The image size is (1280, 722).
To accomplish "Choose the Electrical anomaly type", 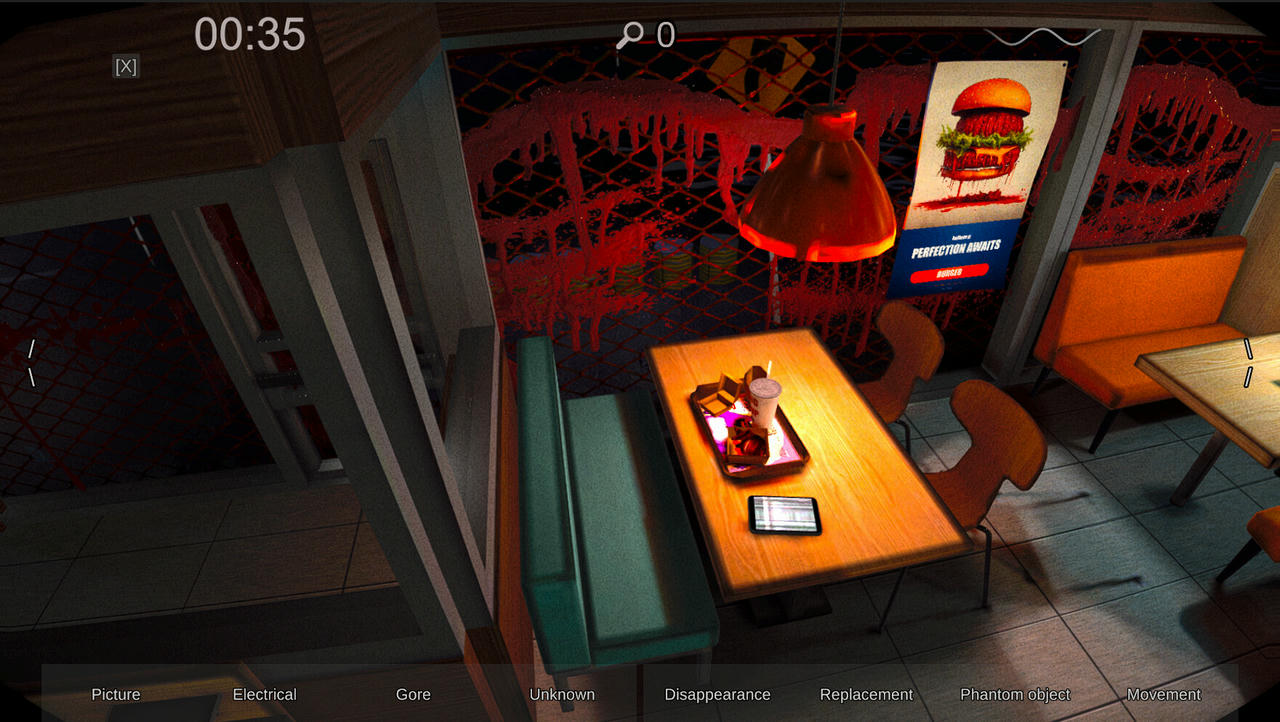I will click(264, 694).
